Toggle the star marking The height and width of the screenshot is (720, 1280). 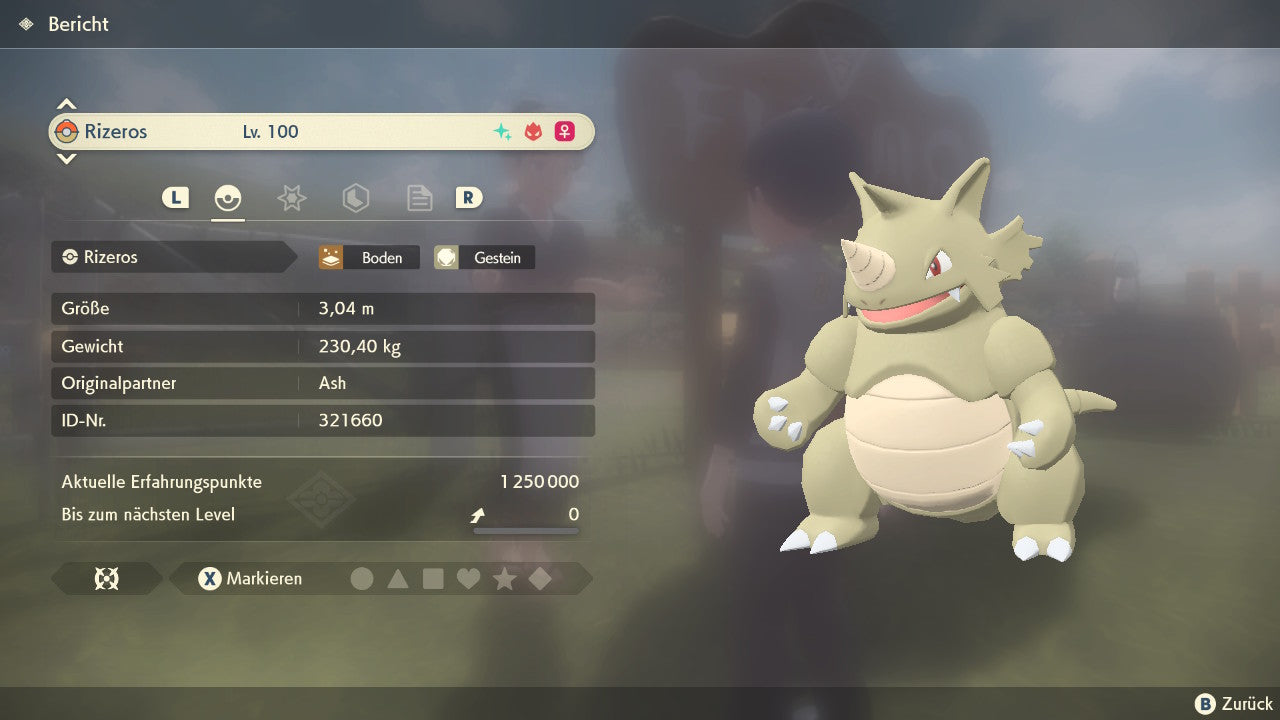(x=504, y=578)
